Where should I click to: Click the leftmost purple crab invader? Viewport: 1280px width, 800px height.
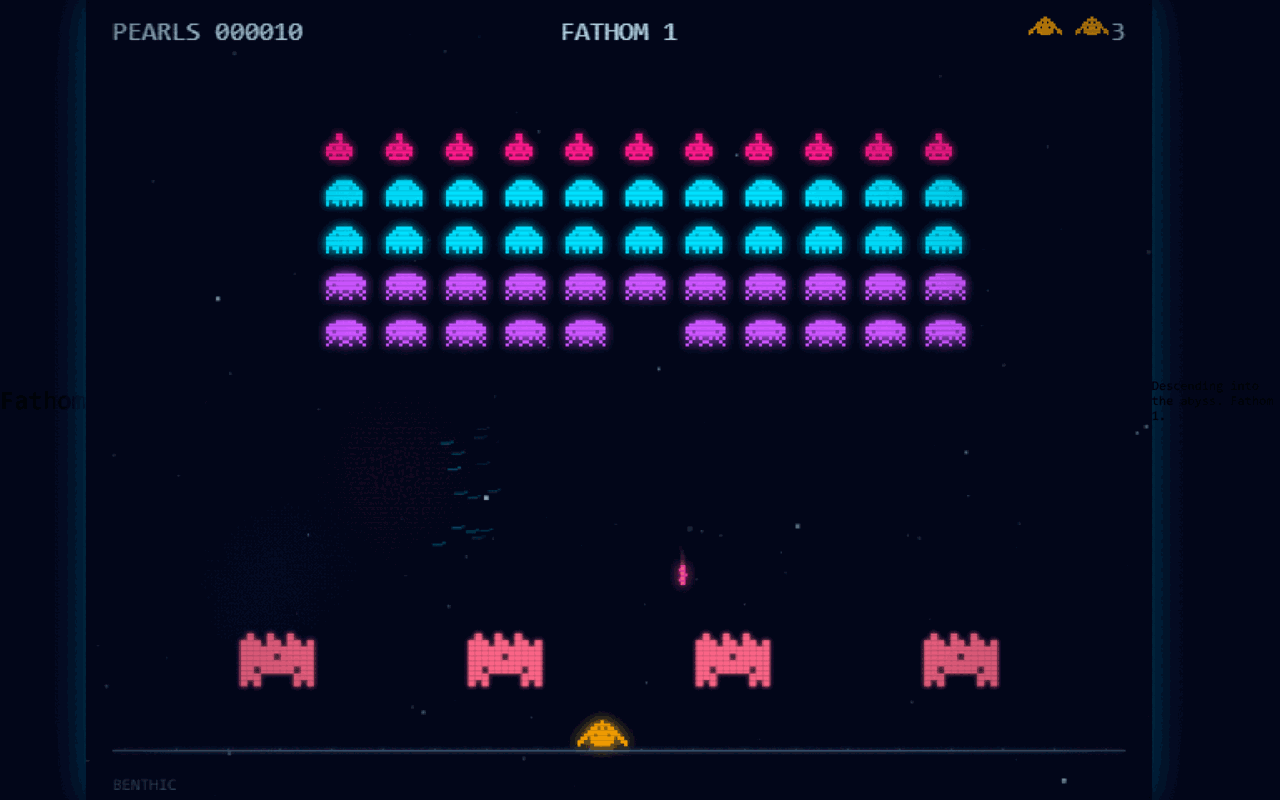pyautogui.click(x=345, y=287)
